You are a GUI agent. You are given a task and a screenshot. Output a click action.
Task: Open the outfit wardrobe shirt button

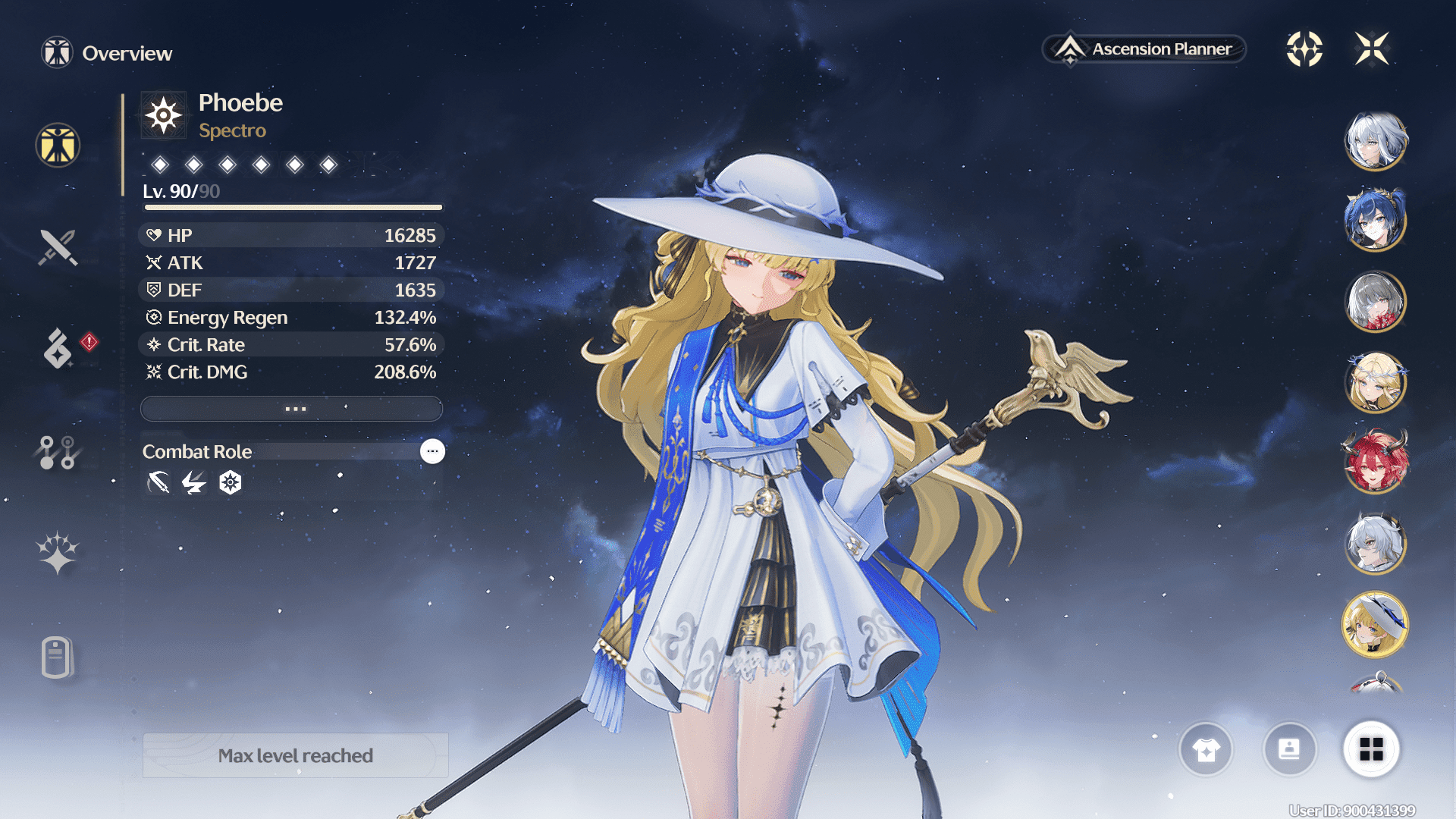tap(1206, 750)
